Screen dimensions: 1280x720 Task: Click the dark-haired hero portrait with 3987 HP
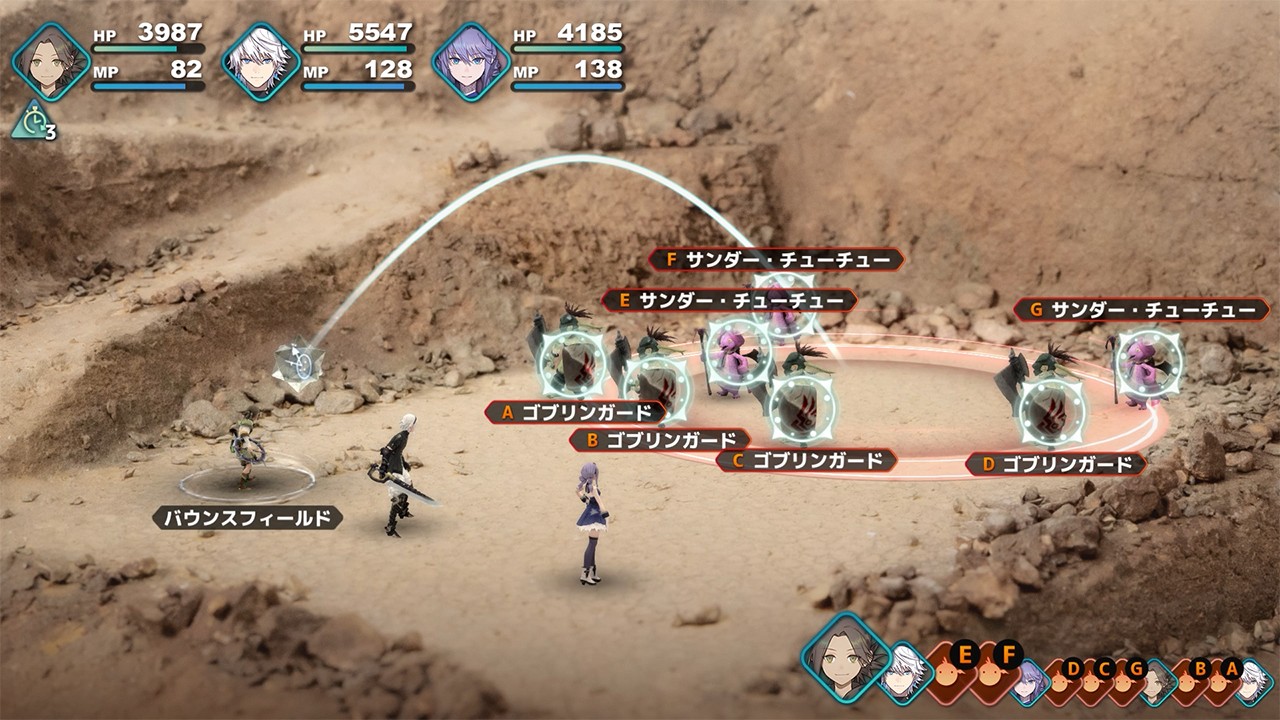tap(51, 62)
